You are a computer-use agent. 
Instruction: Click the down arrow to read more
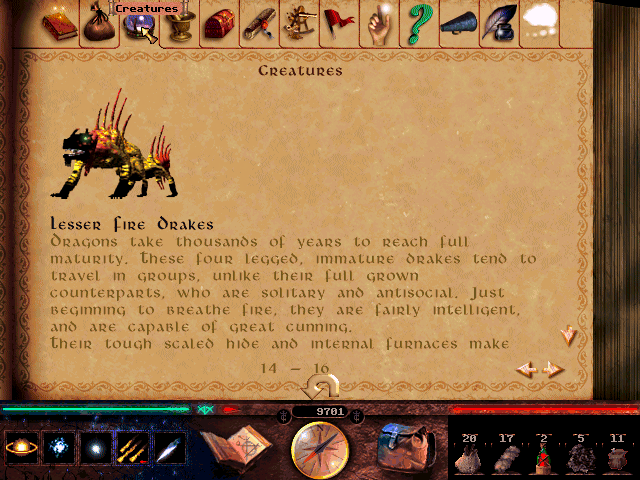tap(567, 336)
